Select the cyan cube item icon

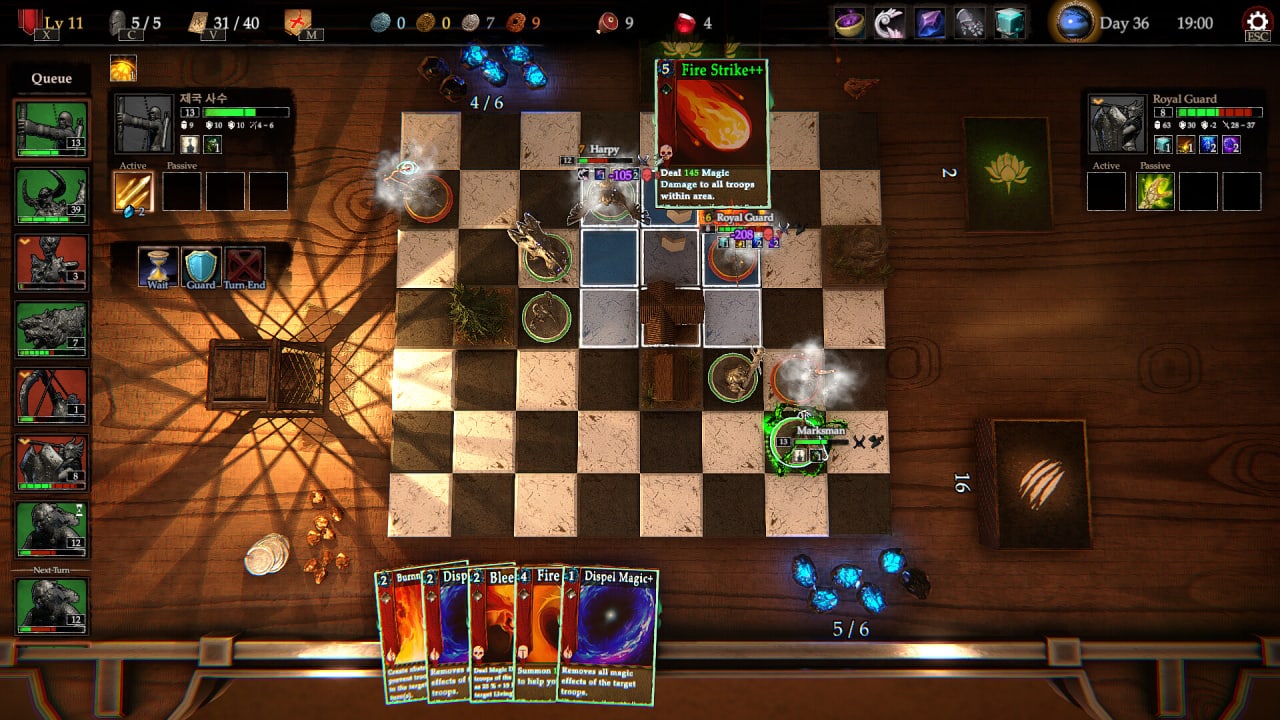click(1010, 23)
